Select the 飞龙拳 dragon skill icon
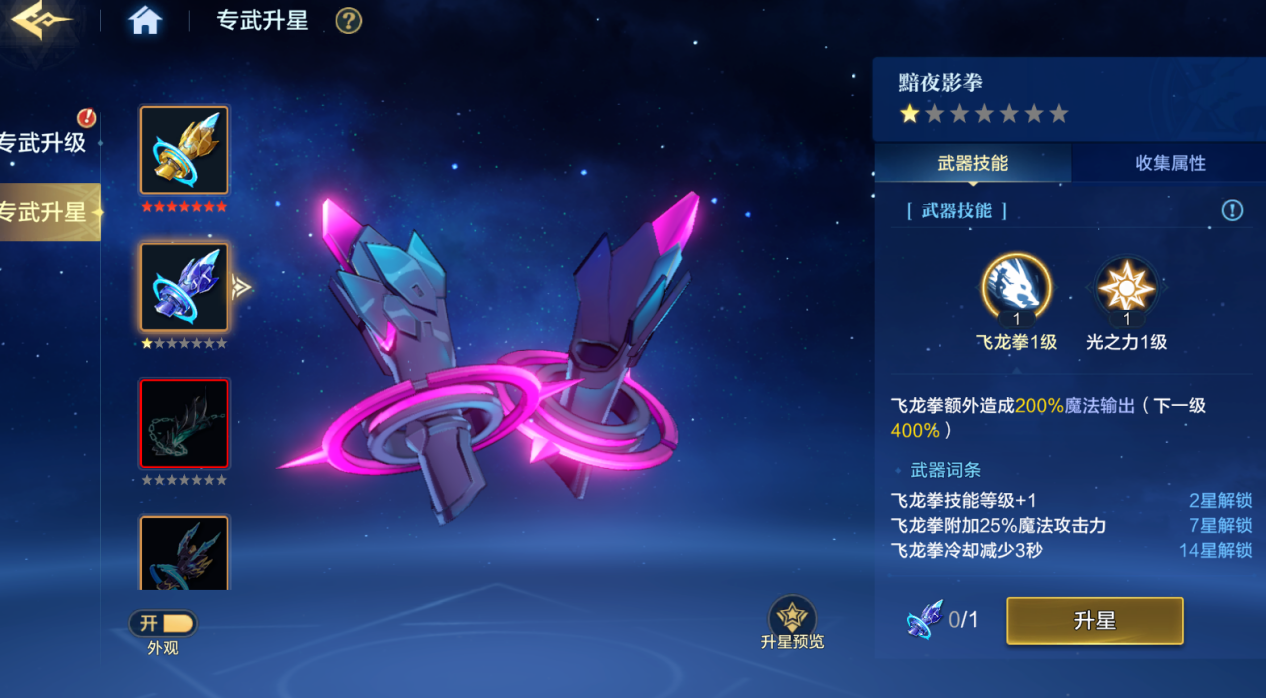This screenshot has height=698, width=1266. pos(1016,288)
